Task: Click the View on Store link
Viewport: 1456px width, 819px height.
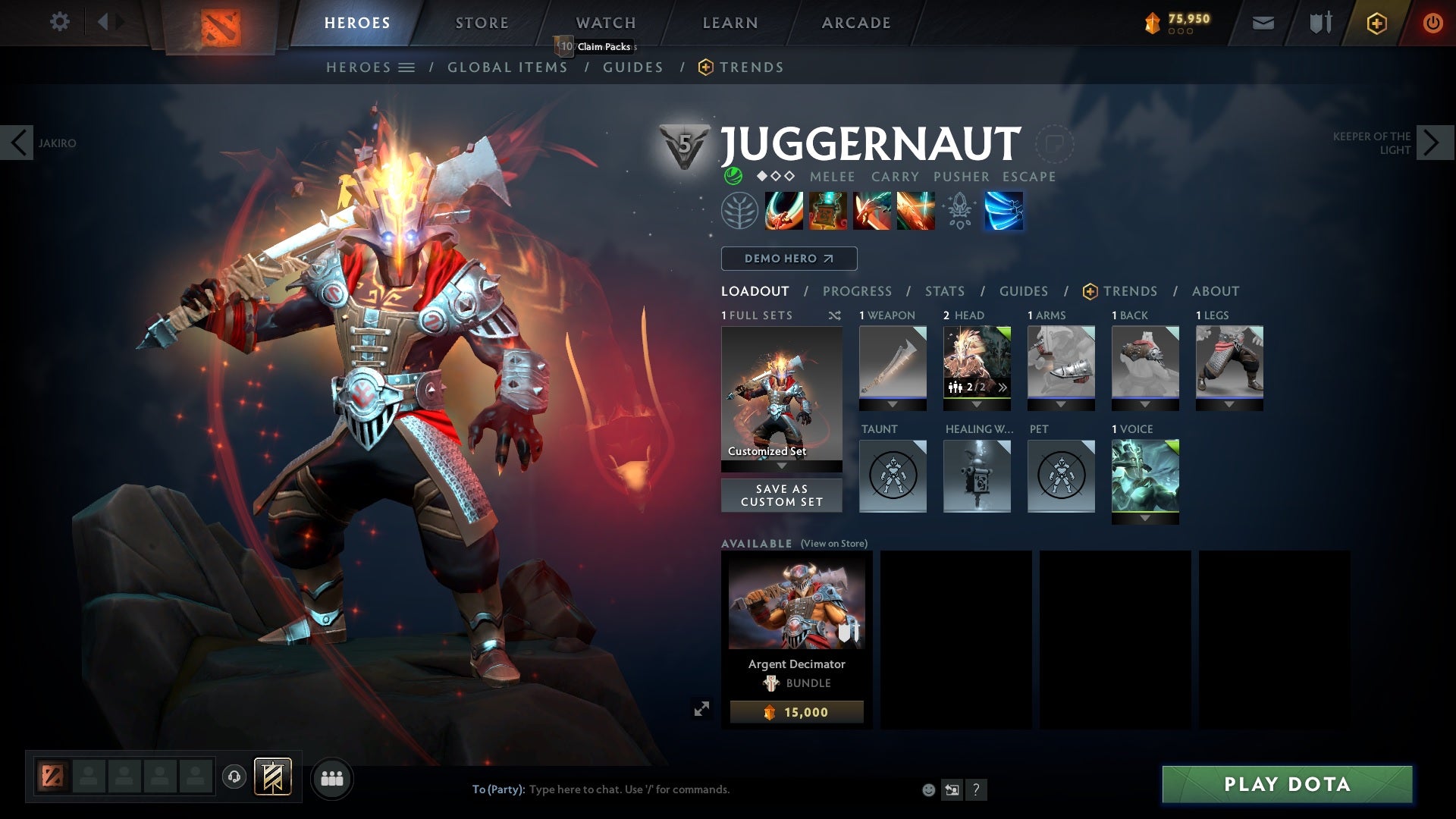Action: click(833, 544)
